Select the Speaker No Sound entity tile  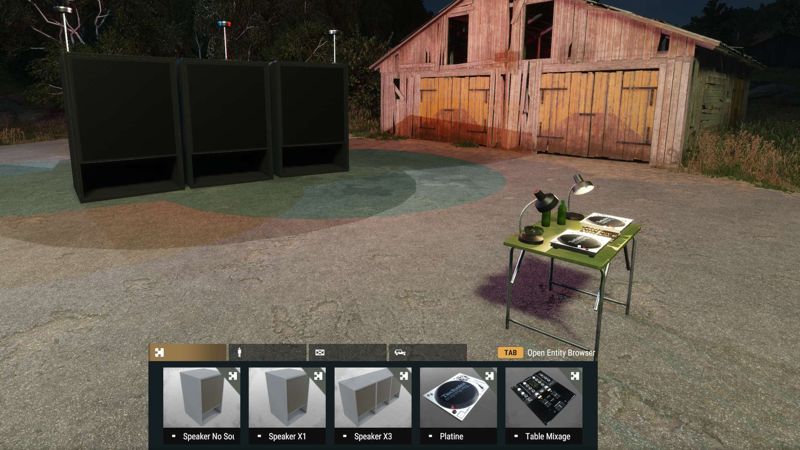(201, 402)
